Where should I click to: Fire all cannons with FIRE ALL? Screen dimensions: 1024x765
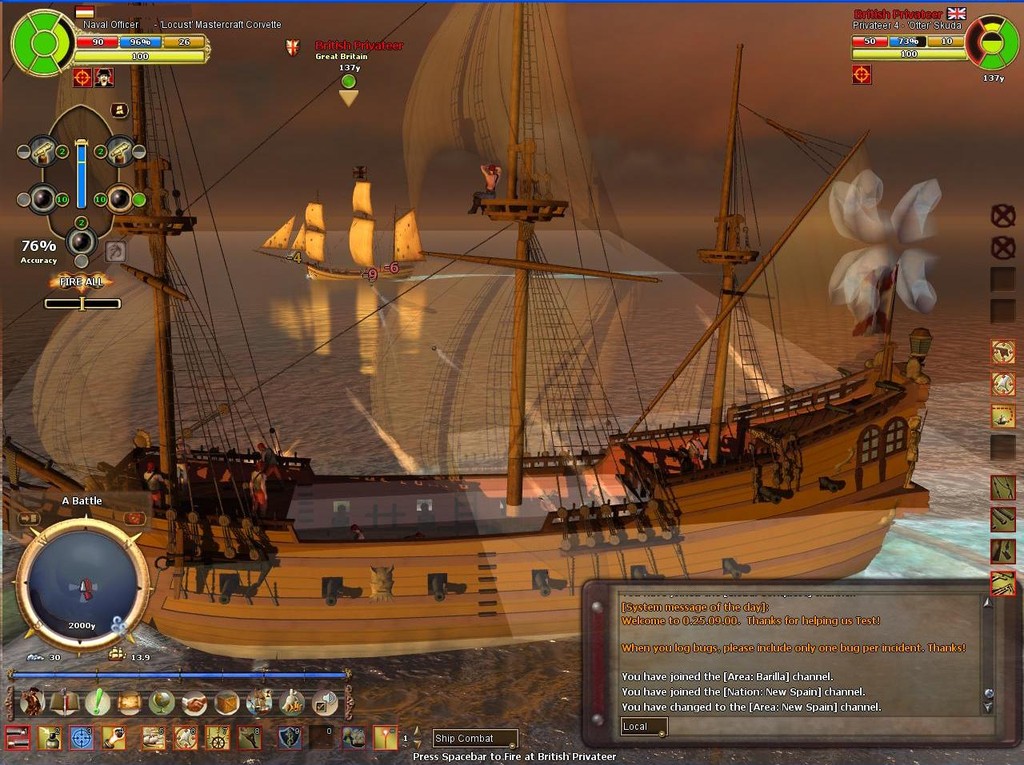(82, 282)
